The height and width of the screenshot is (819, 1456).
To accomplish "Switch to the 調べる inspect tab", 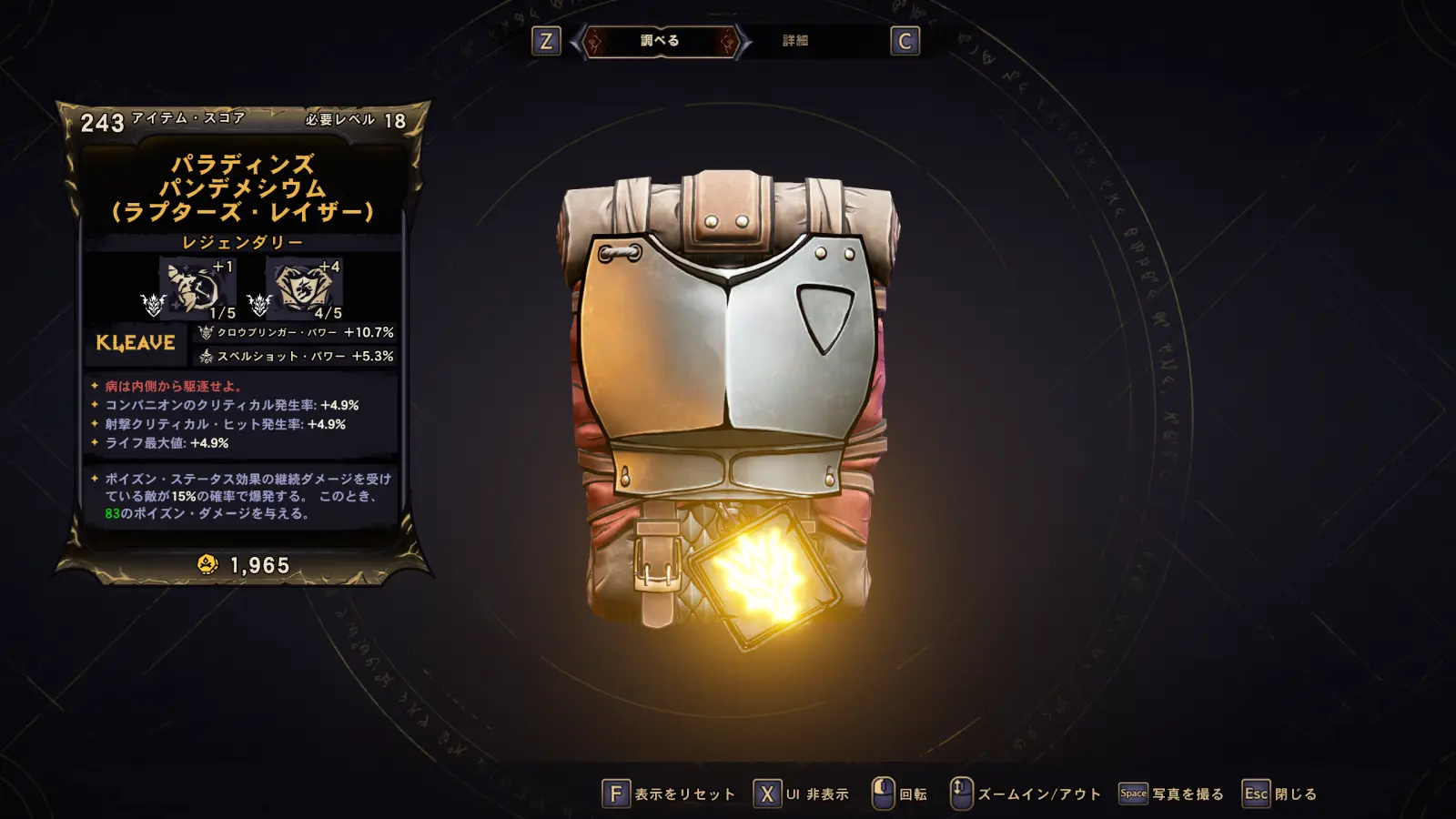I will click(x=660, y=41).
